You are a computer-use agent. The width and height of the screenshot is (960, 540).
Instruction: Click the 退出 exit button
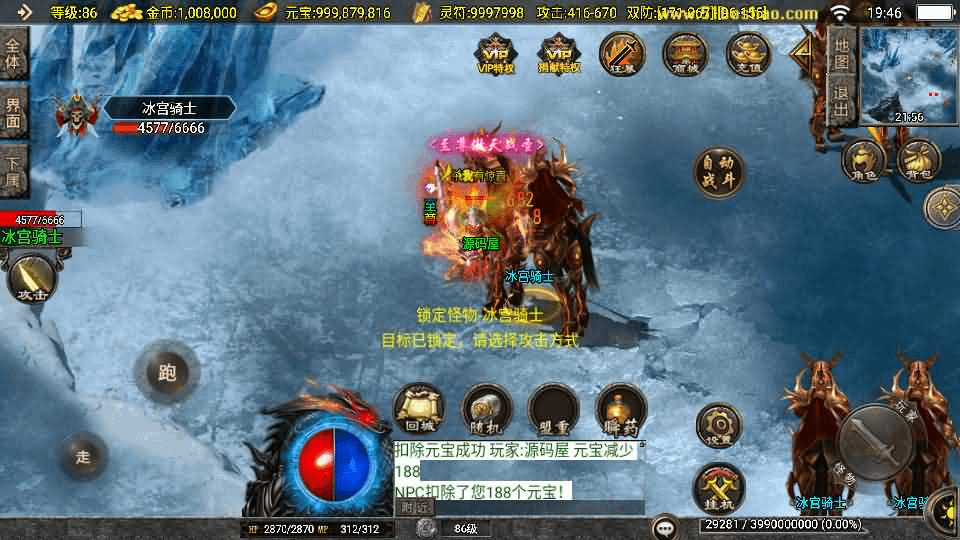(842, 101)
